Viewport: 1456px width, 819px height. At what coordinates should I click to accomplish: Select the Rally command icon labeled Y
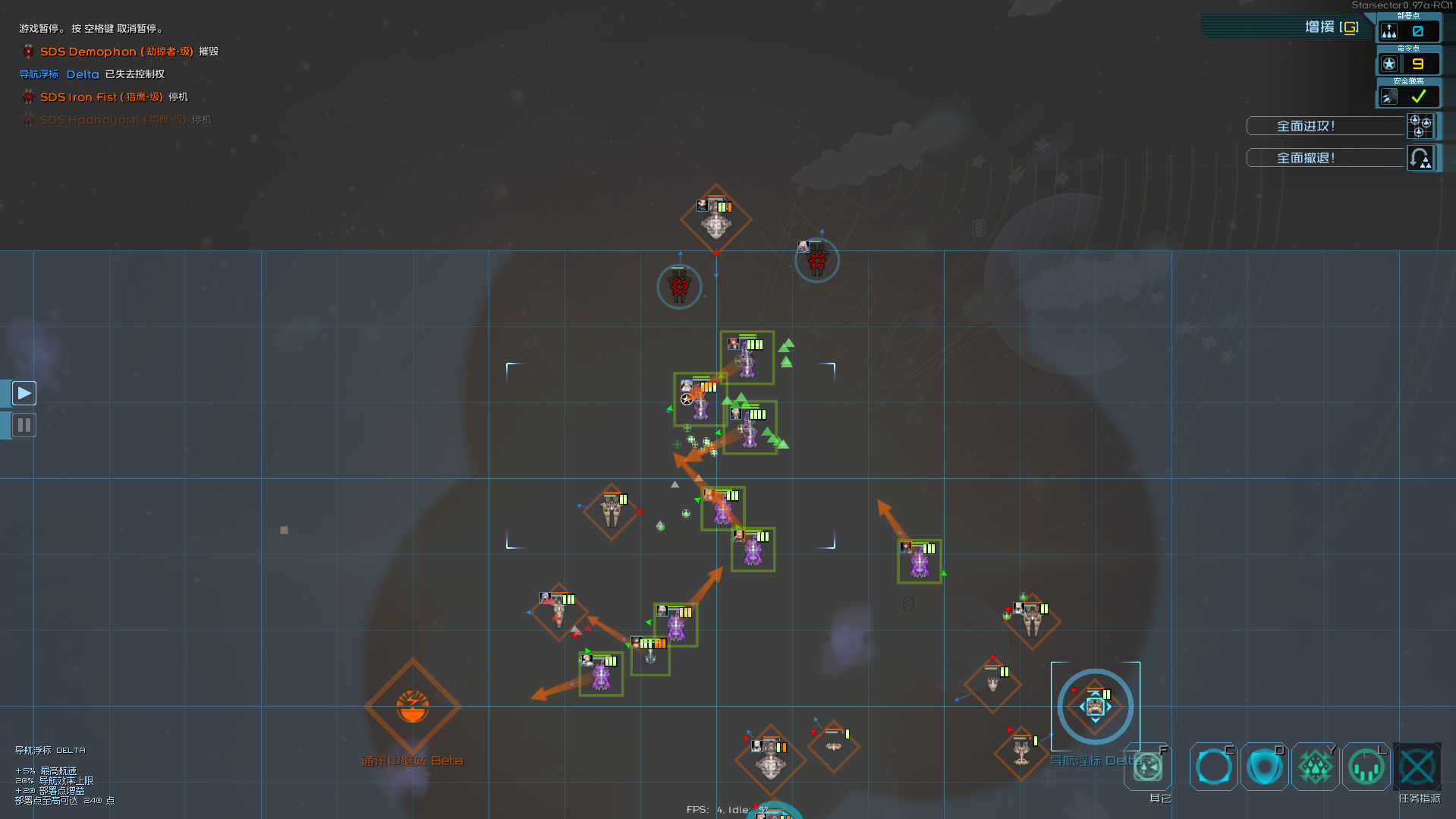(x=1315, y=767)
